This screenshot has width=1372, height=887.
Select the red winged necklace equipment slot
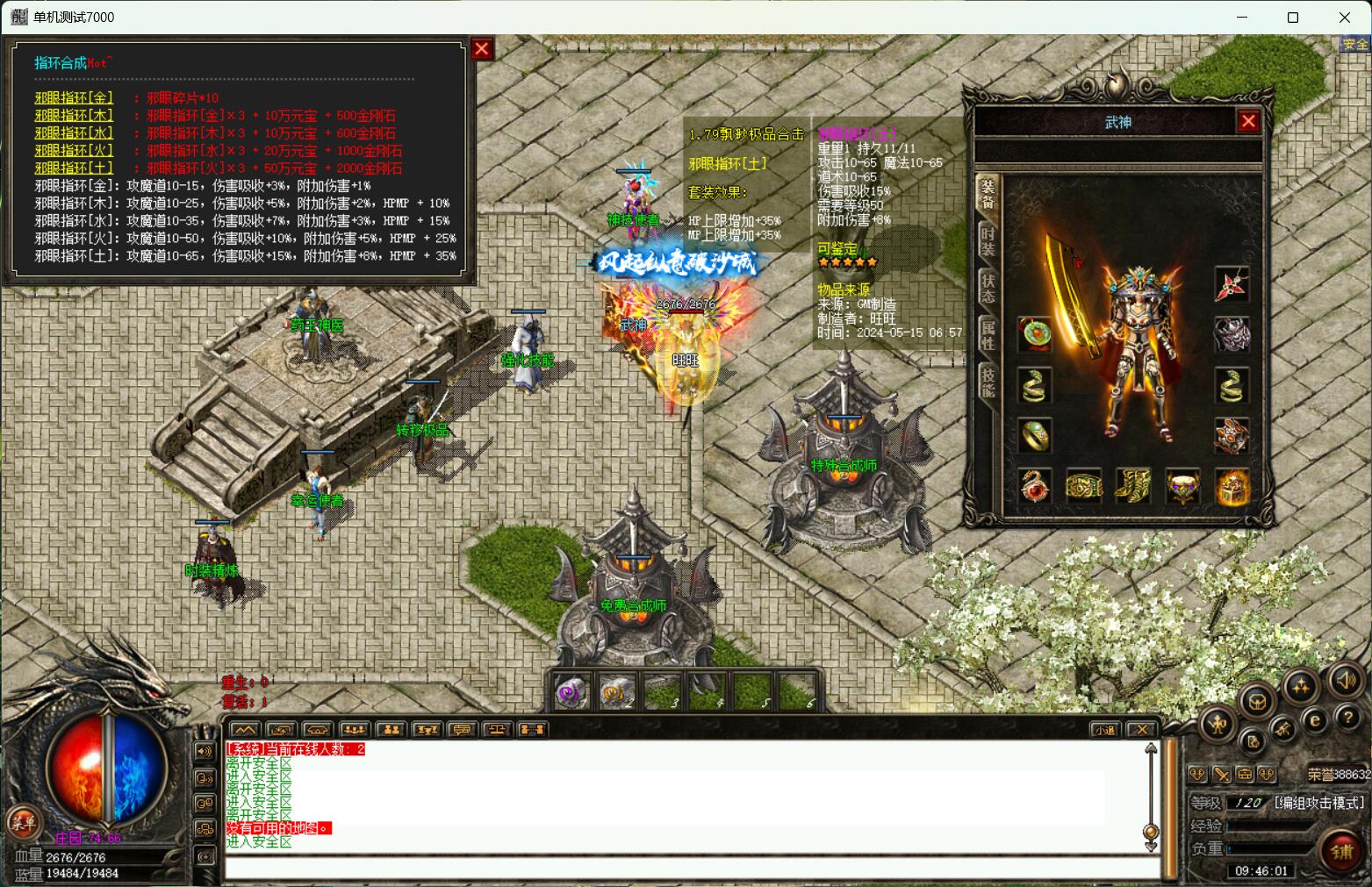1232,285
